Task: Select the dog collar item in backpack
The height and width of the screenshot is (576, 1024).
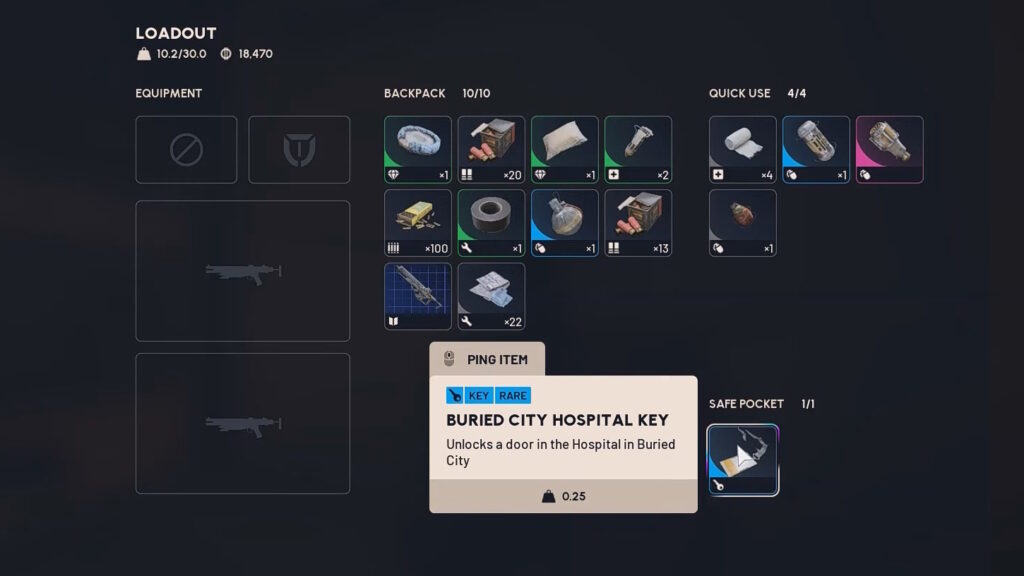Action: pos(418,150)
